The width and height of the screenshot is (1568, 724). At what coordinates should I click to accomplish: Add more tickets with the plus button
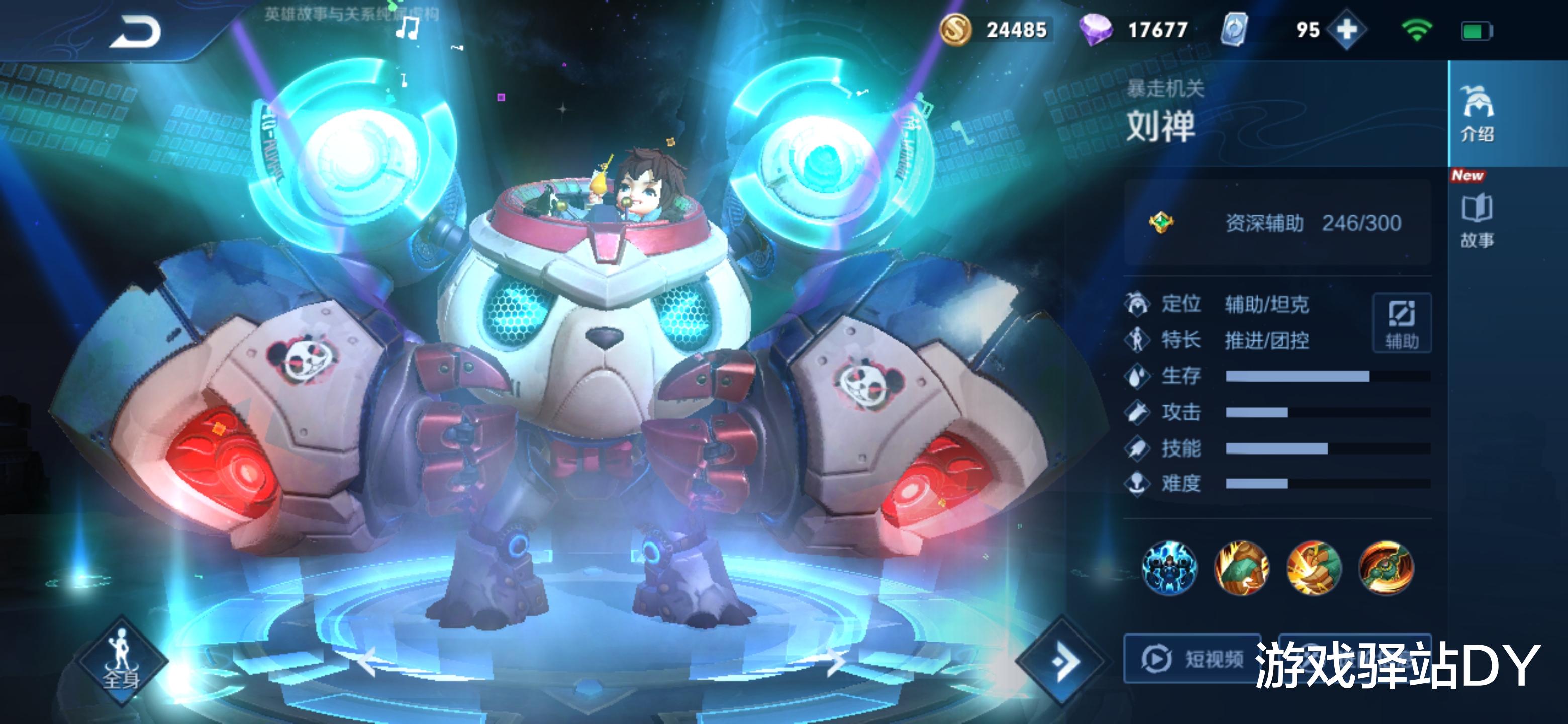[1346, 29]
